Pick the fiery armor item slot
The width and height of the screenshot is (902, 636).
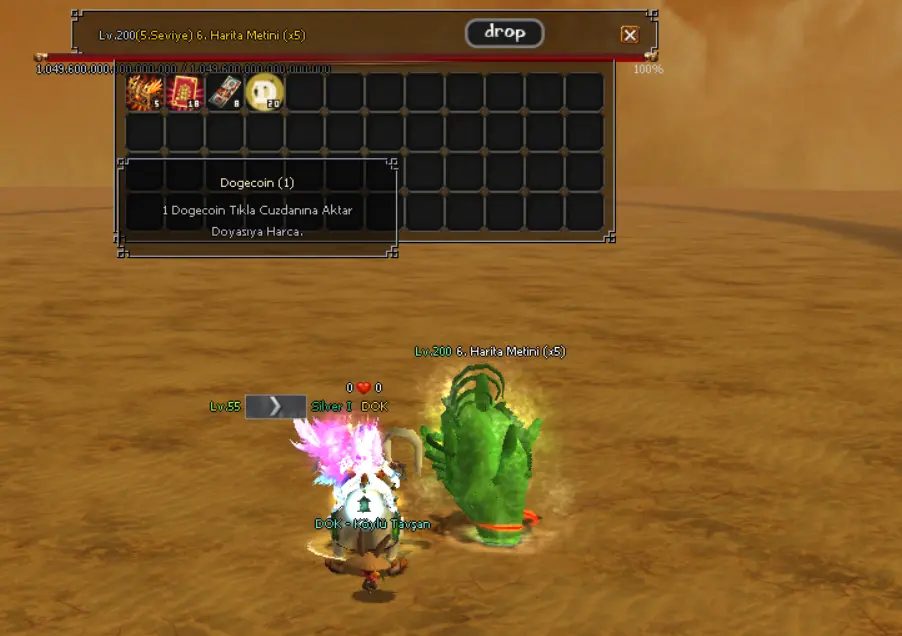click(x=145, y=92)
